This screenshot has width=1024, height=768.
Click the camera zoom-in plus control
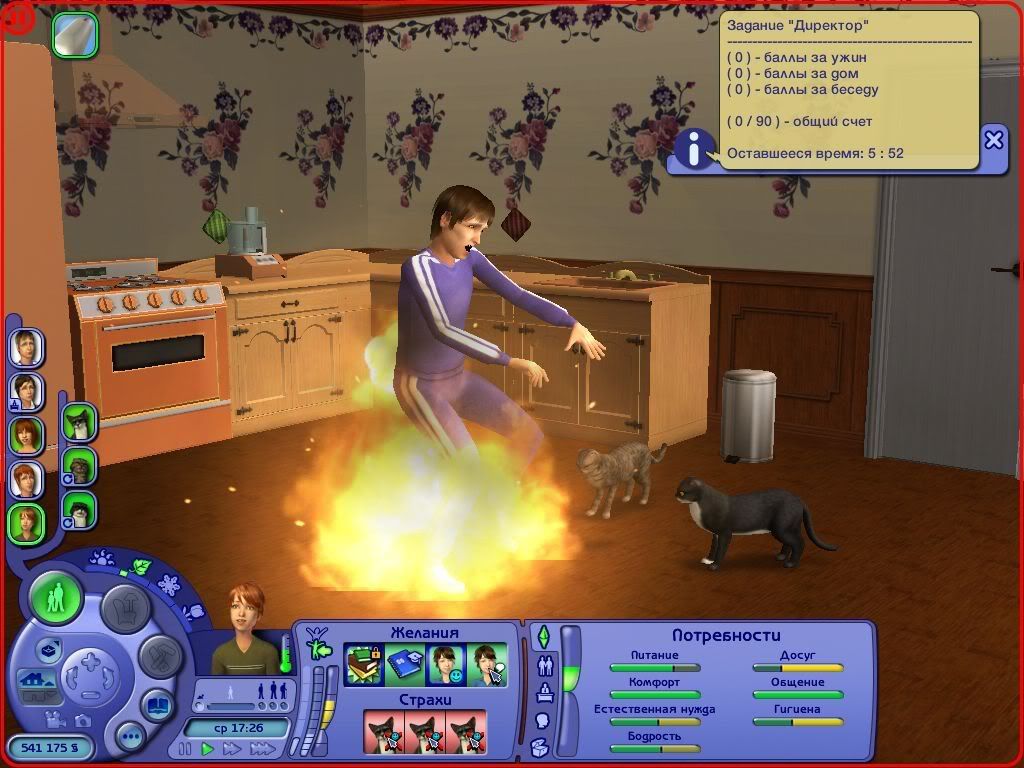pyautogui.click(x=90, y=663)
